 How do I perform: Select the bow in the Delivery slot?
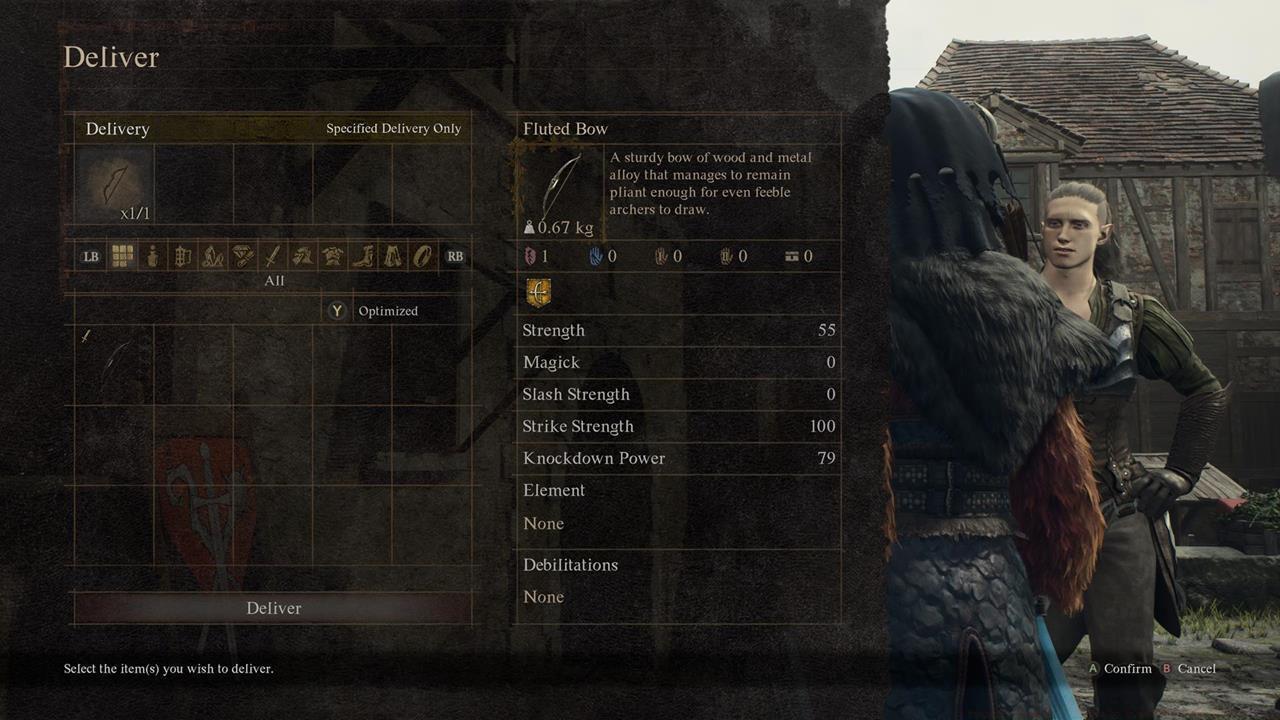point(114,184)
